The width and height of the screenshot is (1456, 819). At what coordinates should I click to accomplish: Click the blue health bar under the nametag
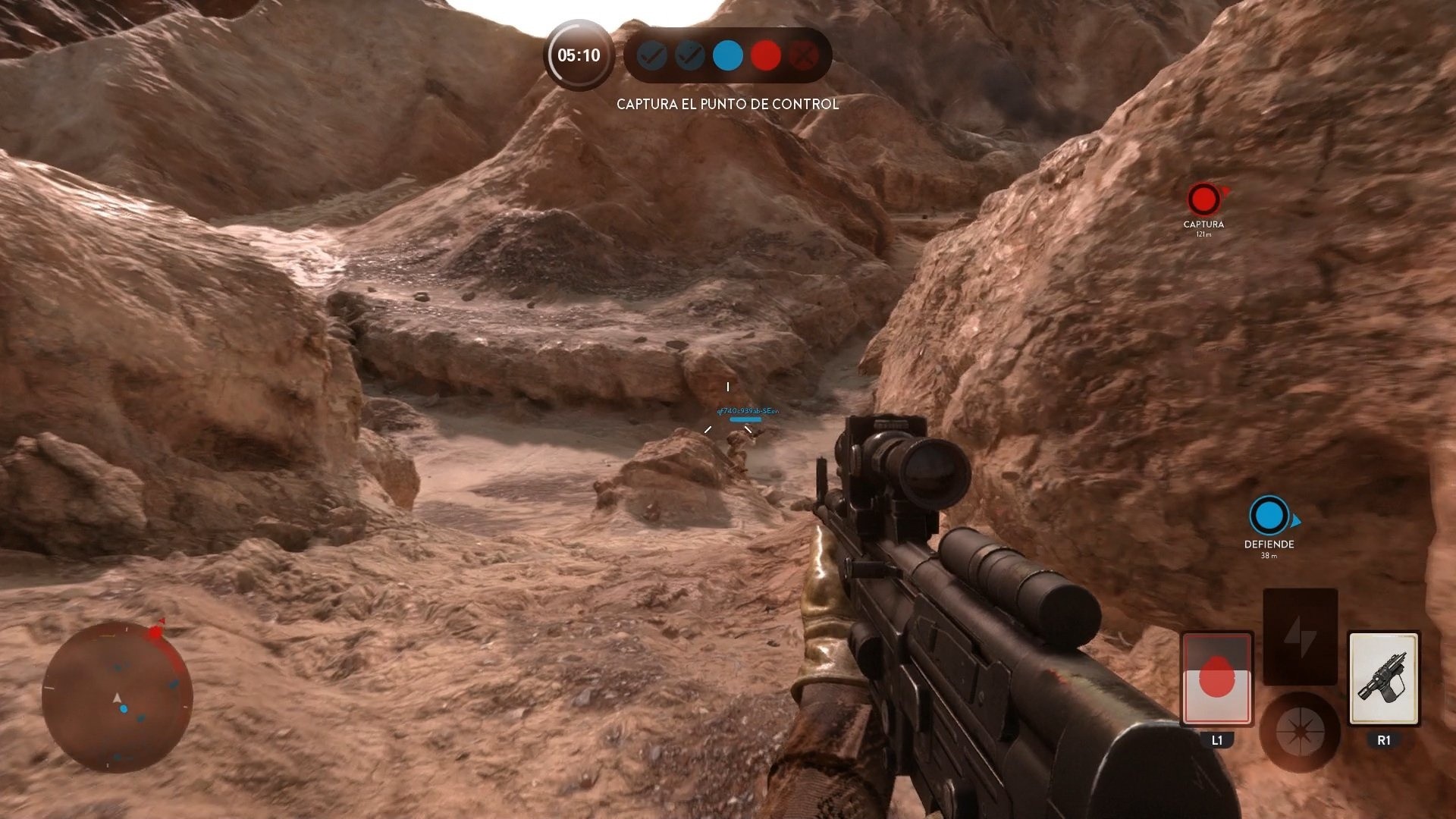(747, 418)
